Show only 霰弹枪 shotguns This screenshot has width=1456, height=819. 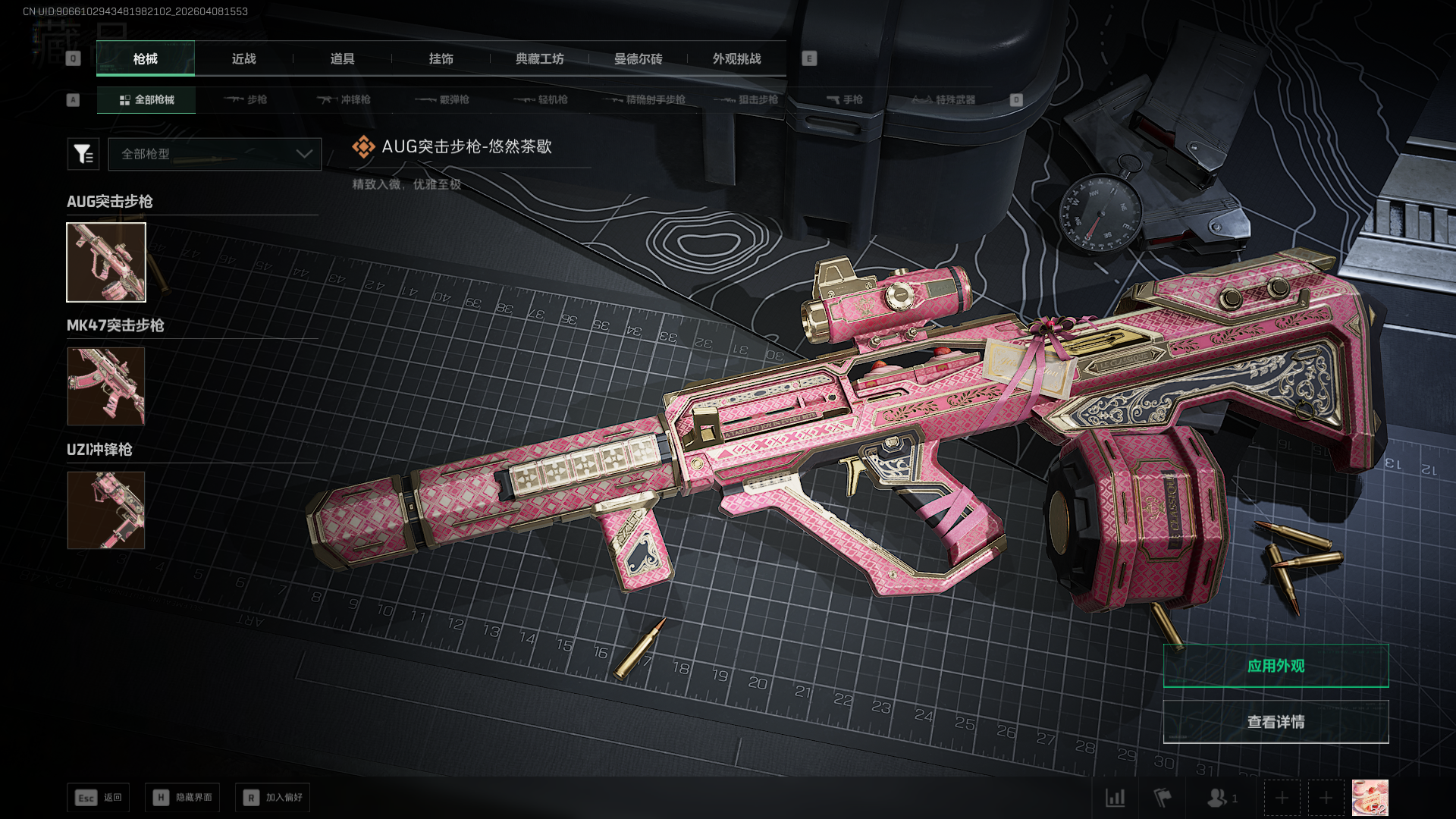click(x=442, y=99)
